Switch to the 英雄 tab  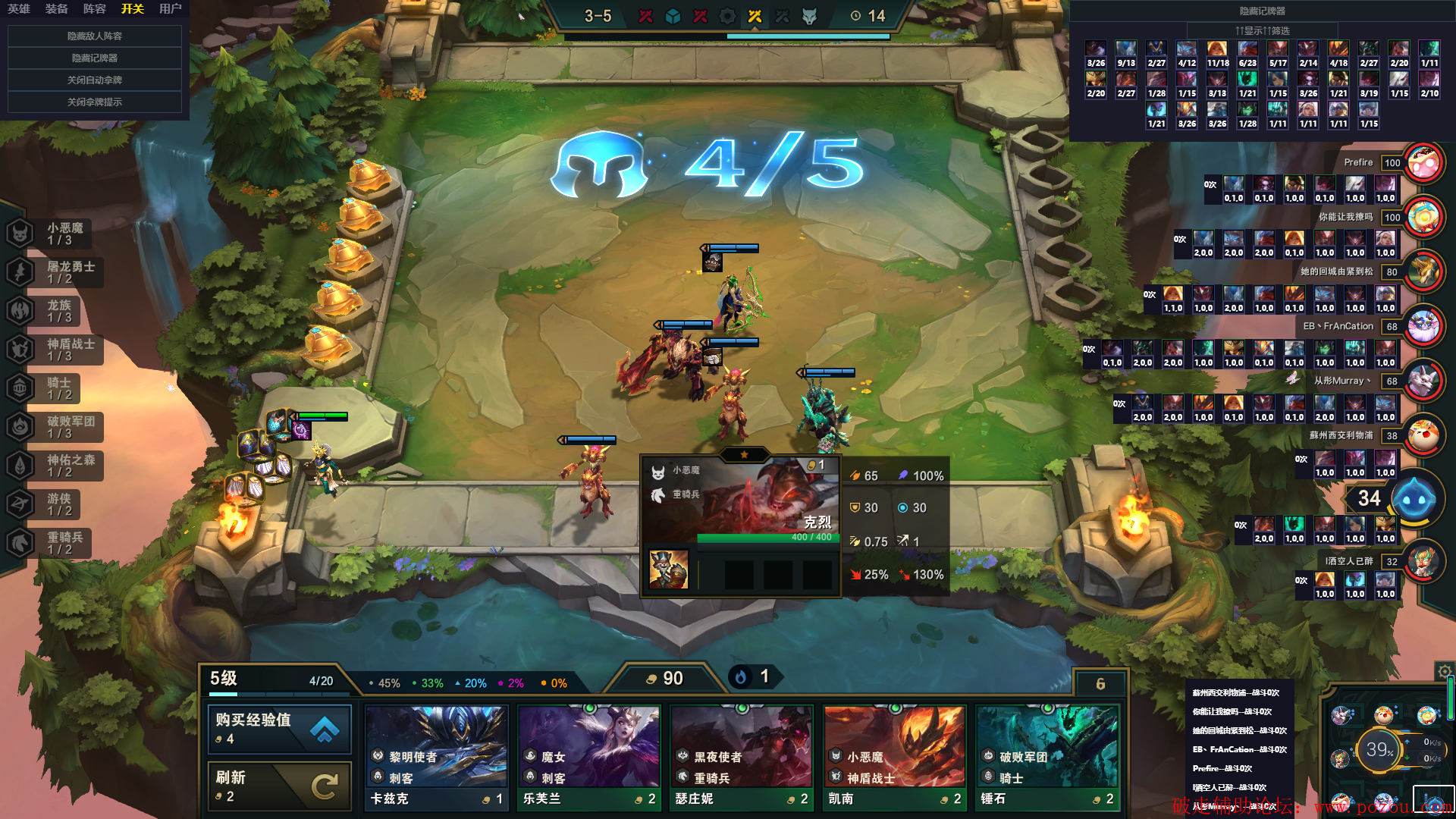pos(19,9)
